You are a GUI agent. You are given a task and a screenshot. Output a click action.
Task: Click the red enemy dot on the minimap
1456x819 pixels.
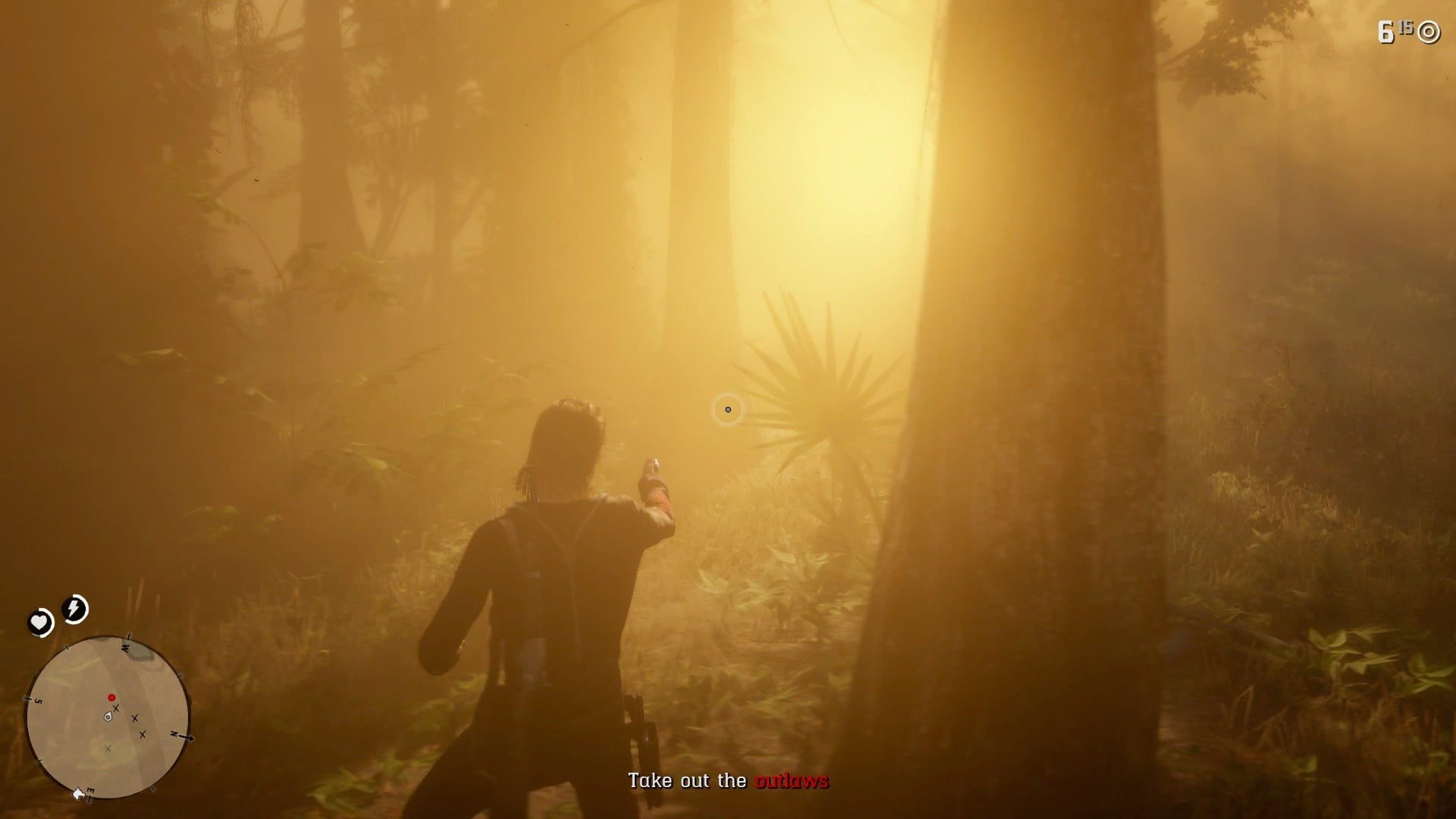(x=111, y=697)
